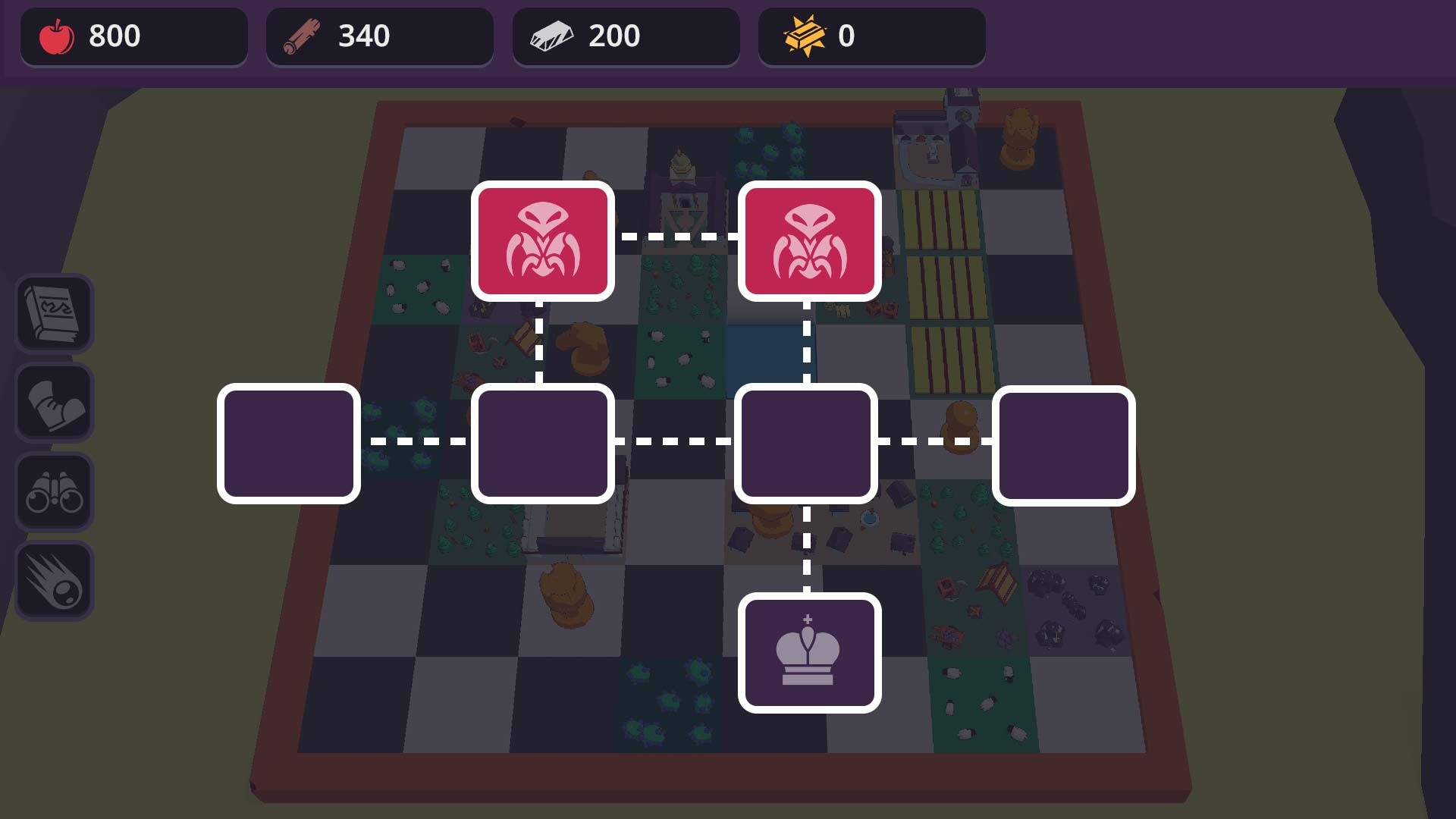Click the apple counter showing 800
Image resolution: width=1456 pixels, height=819 pixels.
(x=114, y=35)
